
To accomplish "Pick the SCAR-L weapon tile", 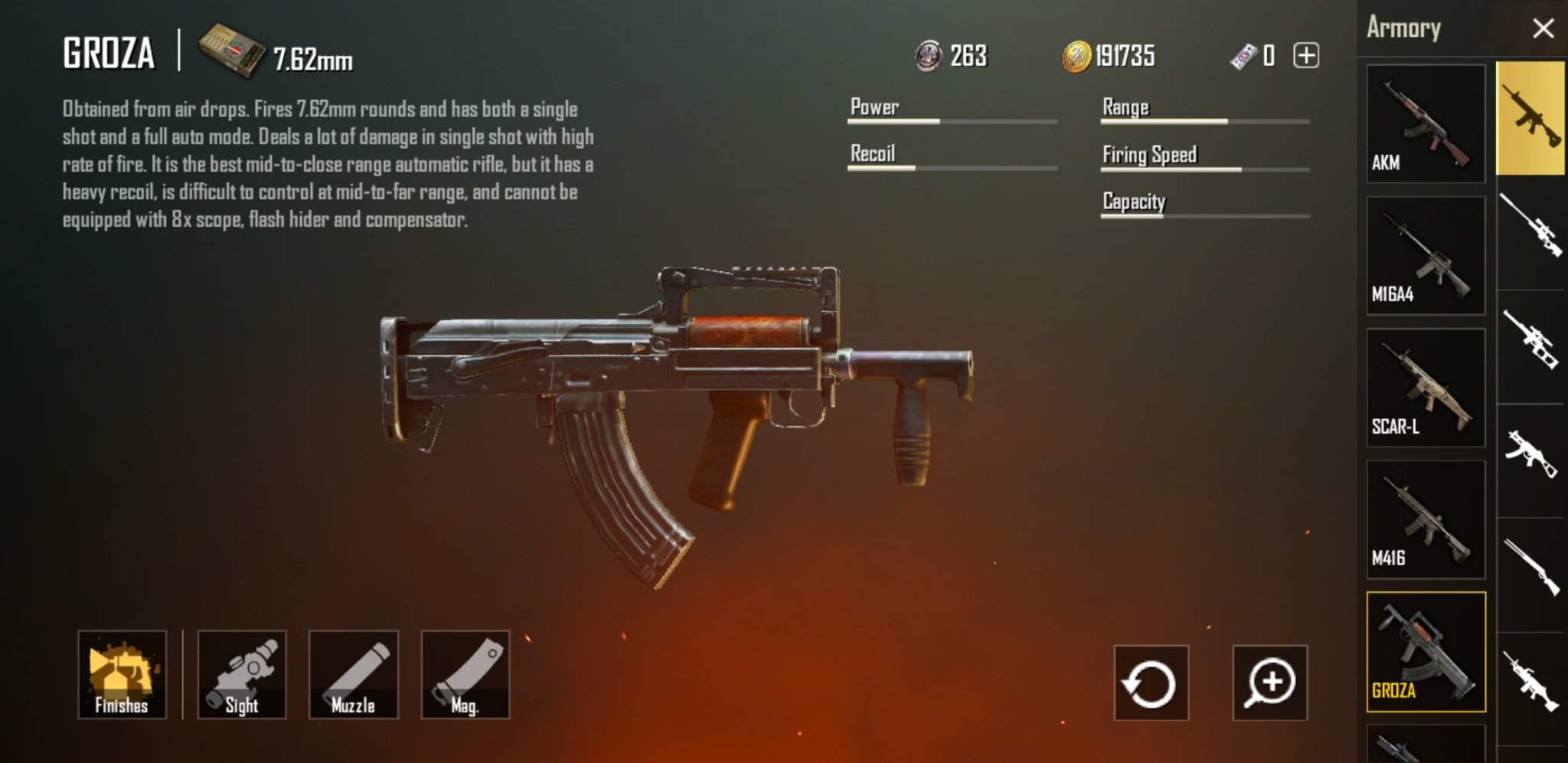I will pos(1426,388).
